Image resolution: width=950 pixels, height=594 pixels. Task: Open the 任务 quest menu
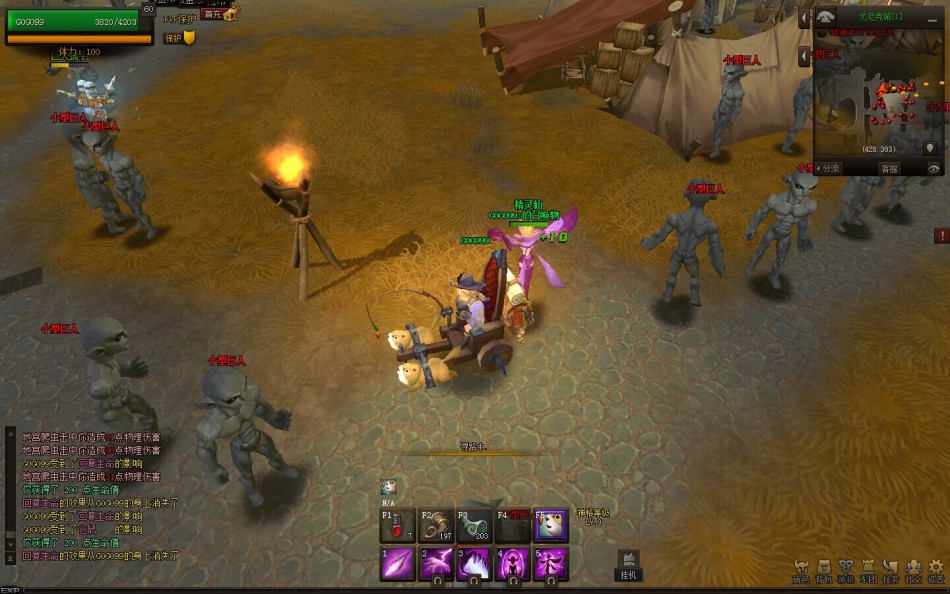(x=890, y=571)
